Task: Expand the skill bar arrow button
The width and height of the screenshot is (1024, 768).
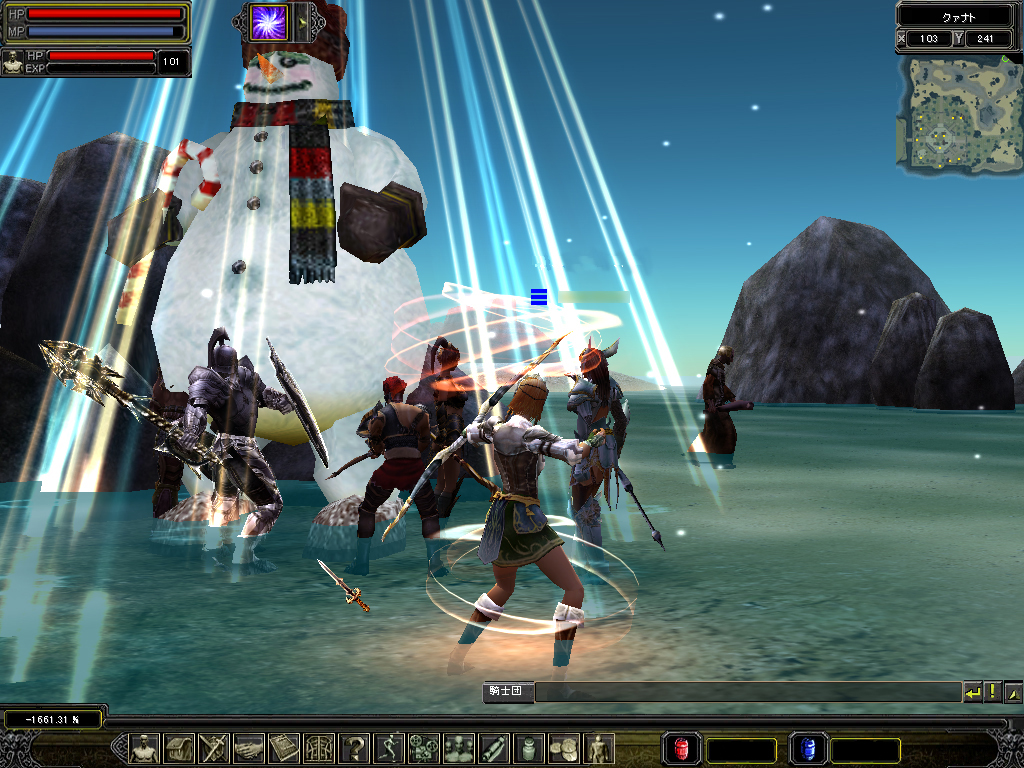Action: [x=302, y=22]
